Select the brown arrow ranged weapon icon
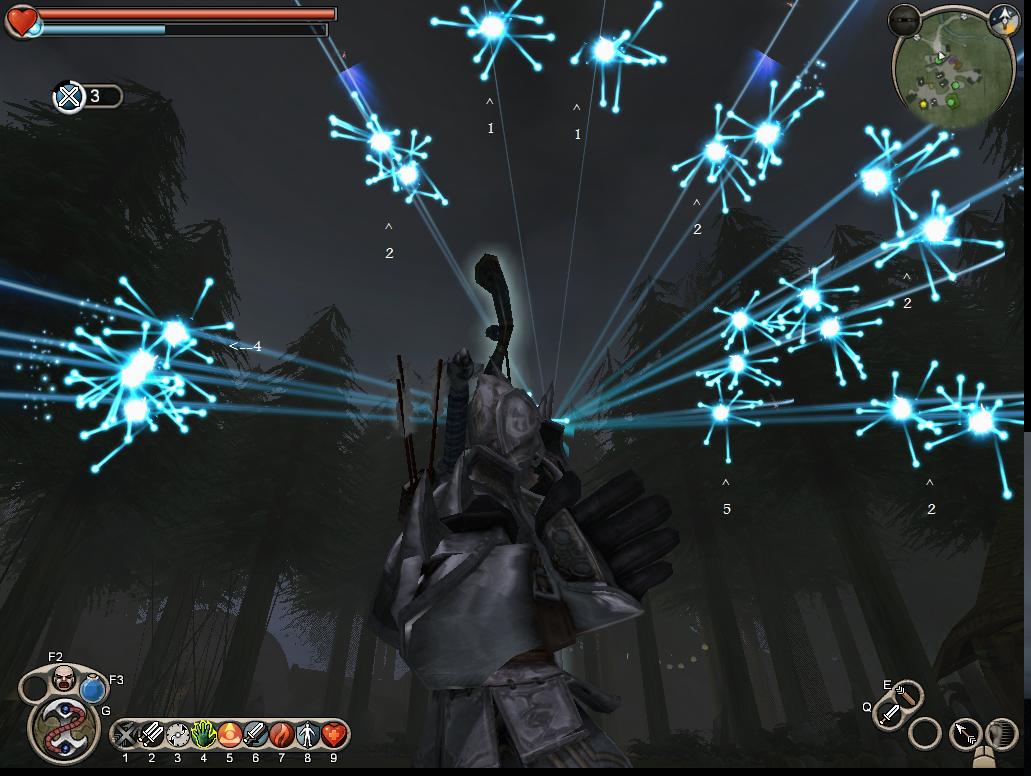Screen dimensions: 1031x776 908,694
